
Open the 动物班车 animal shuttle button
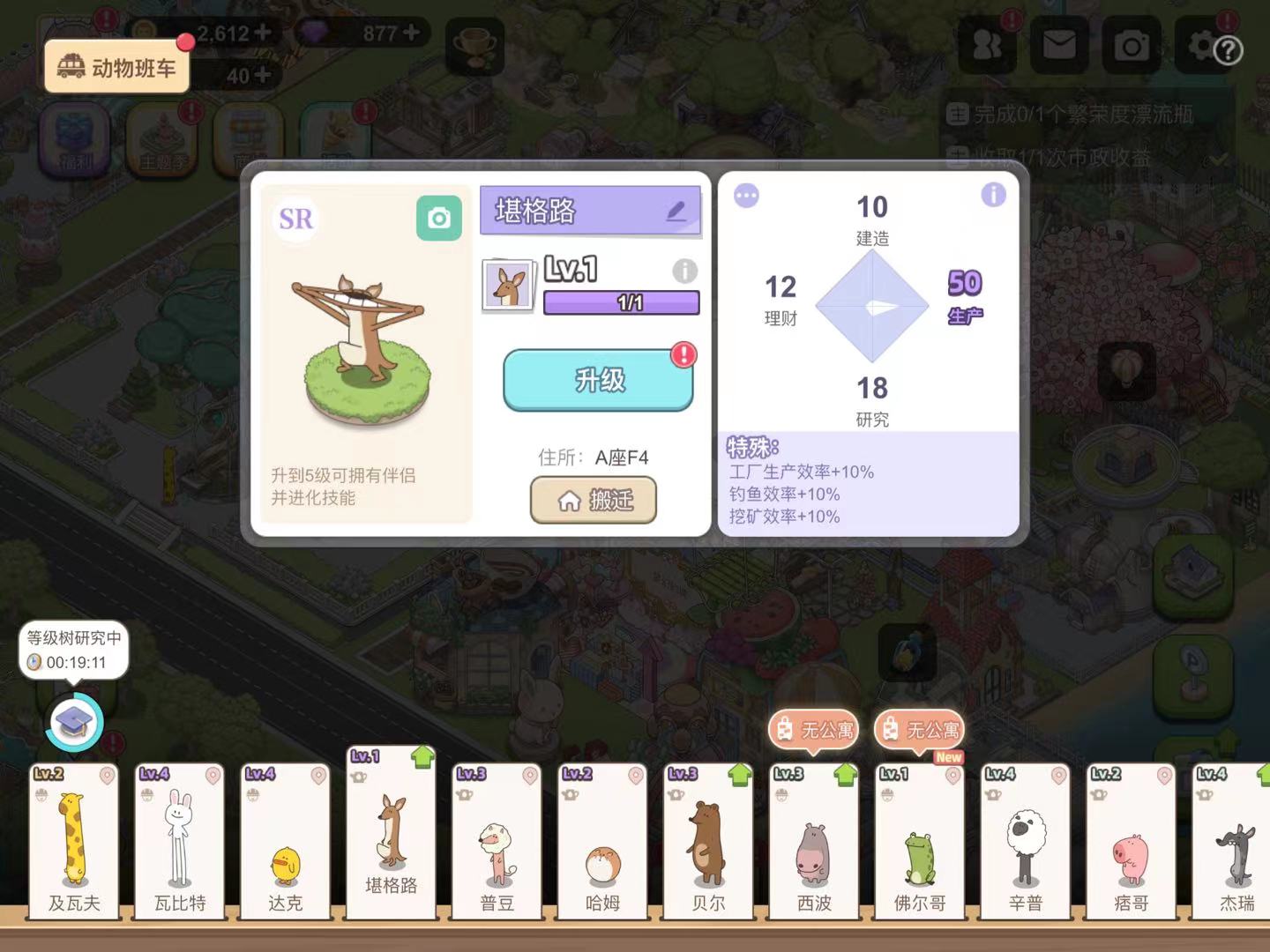116,67
